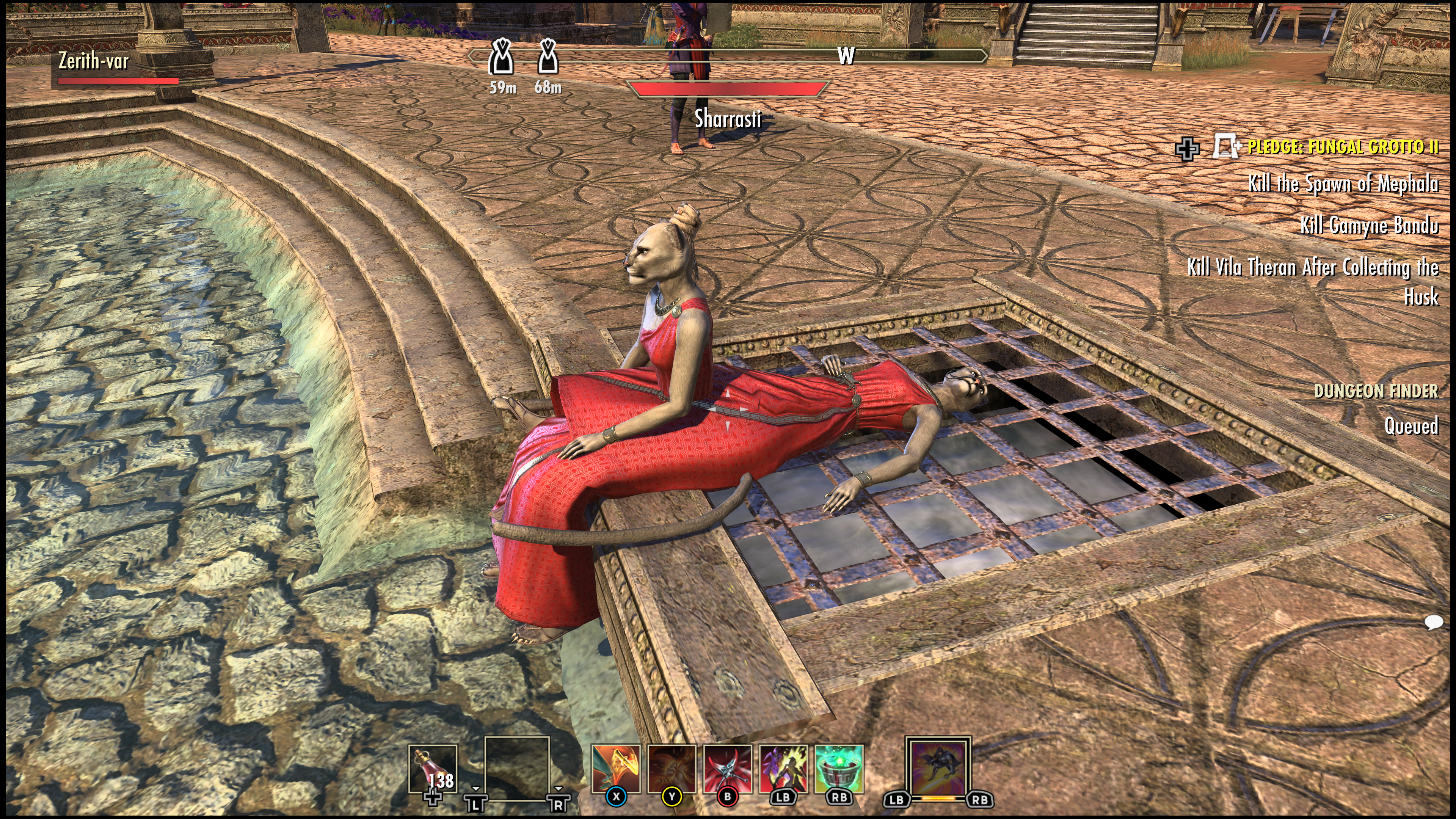Image resolution: width=1456 pixels, height=819 pixels.
Task: Open the Dungeon Finder queue status
Action: [1376, 391]
